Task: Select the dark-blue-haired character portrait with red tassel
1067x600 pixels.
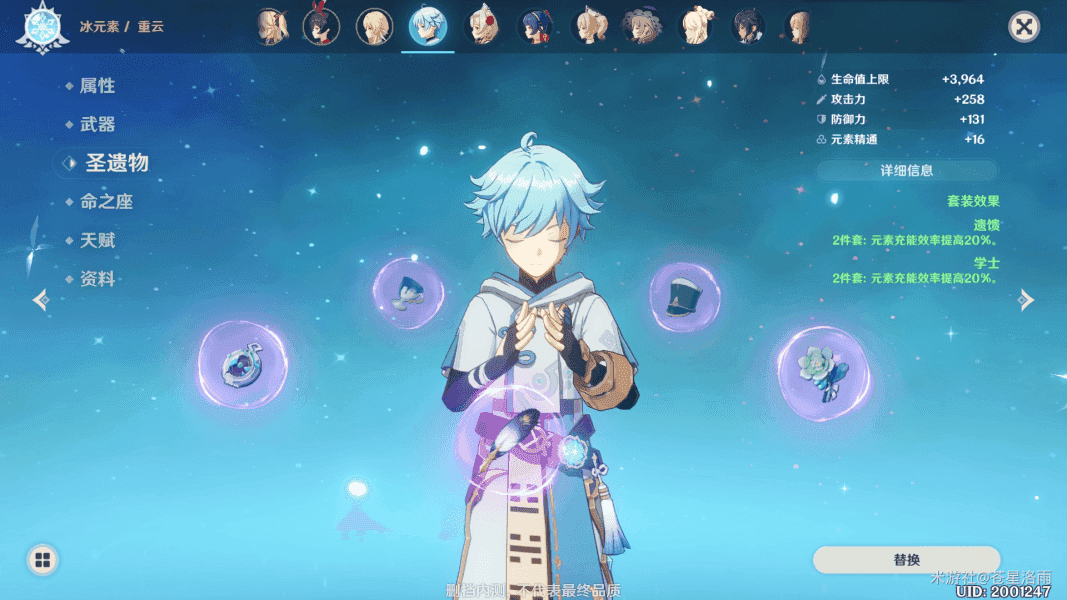Action: click(x=537, y=27)
